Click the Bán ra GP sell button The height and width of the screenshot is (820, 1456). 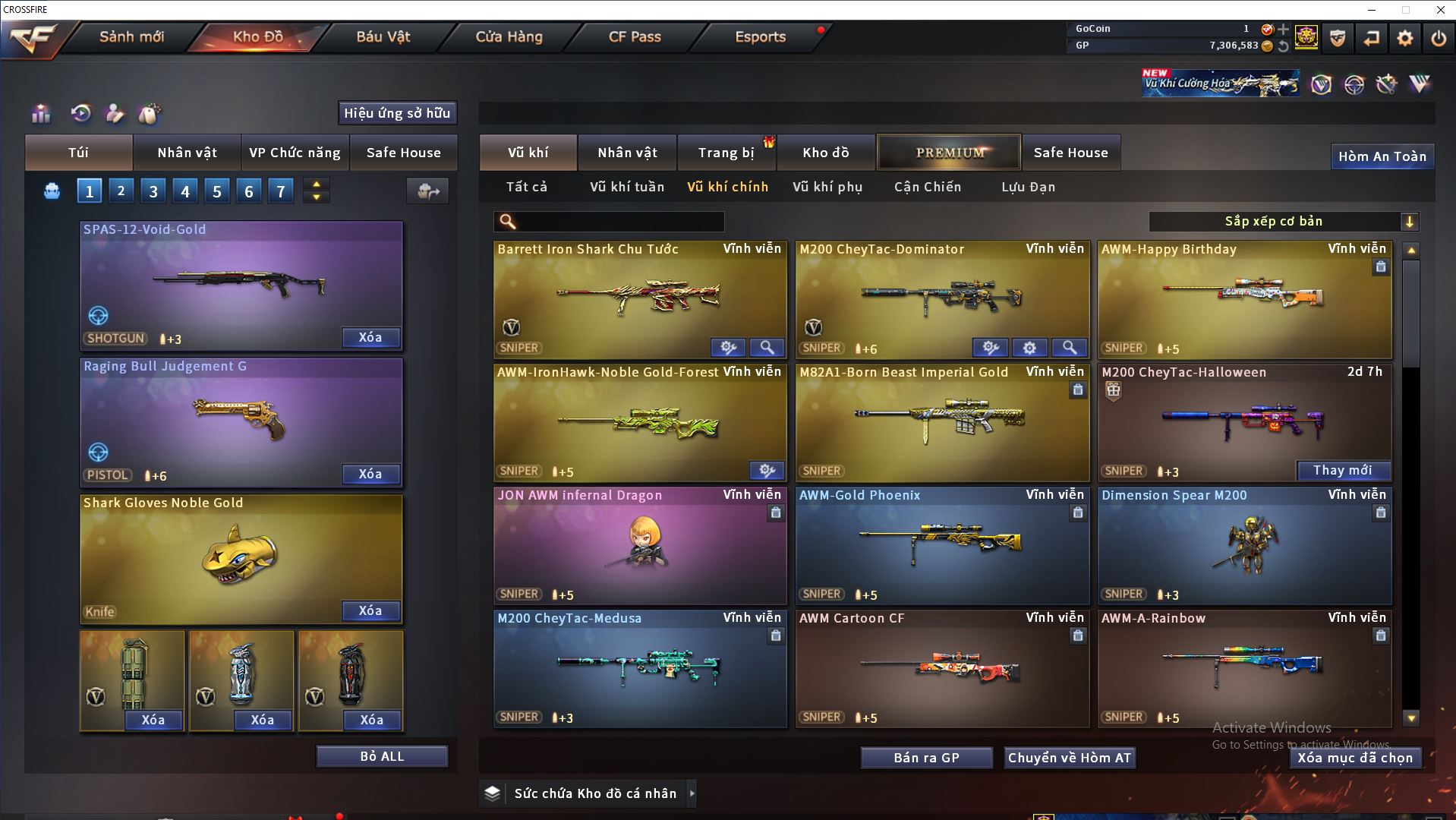926,758
